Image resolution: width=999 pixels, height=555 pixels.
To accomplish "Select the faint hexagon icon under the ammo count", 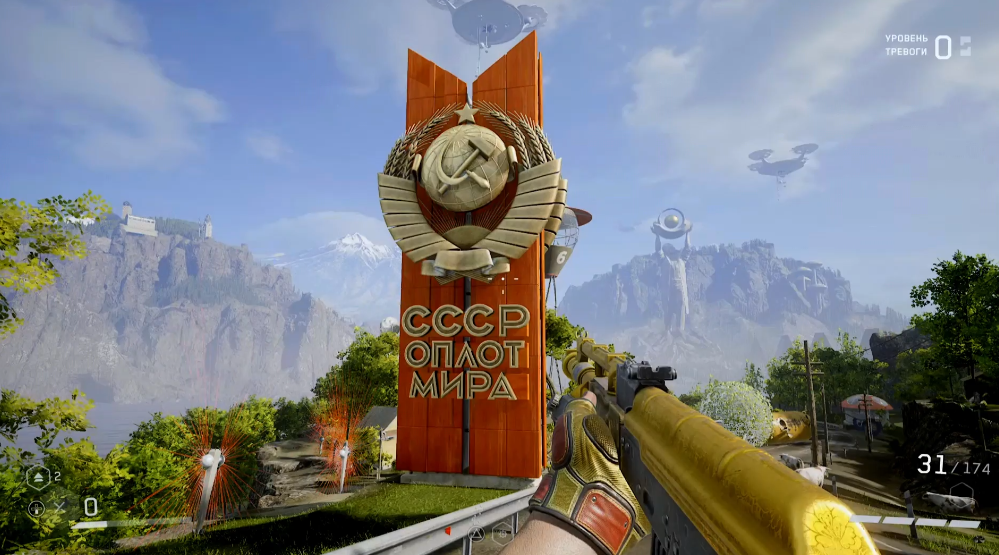I will pos(961,492).
